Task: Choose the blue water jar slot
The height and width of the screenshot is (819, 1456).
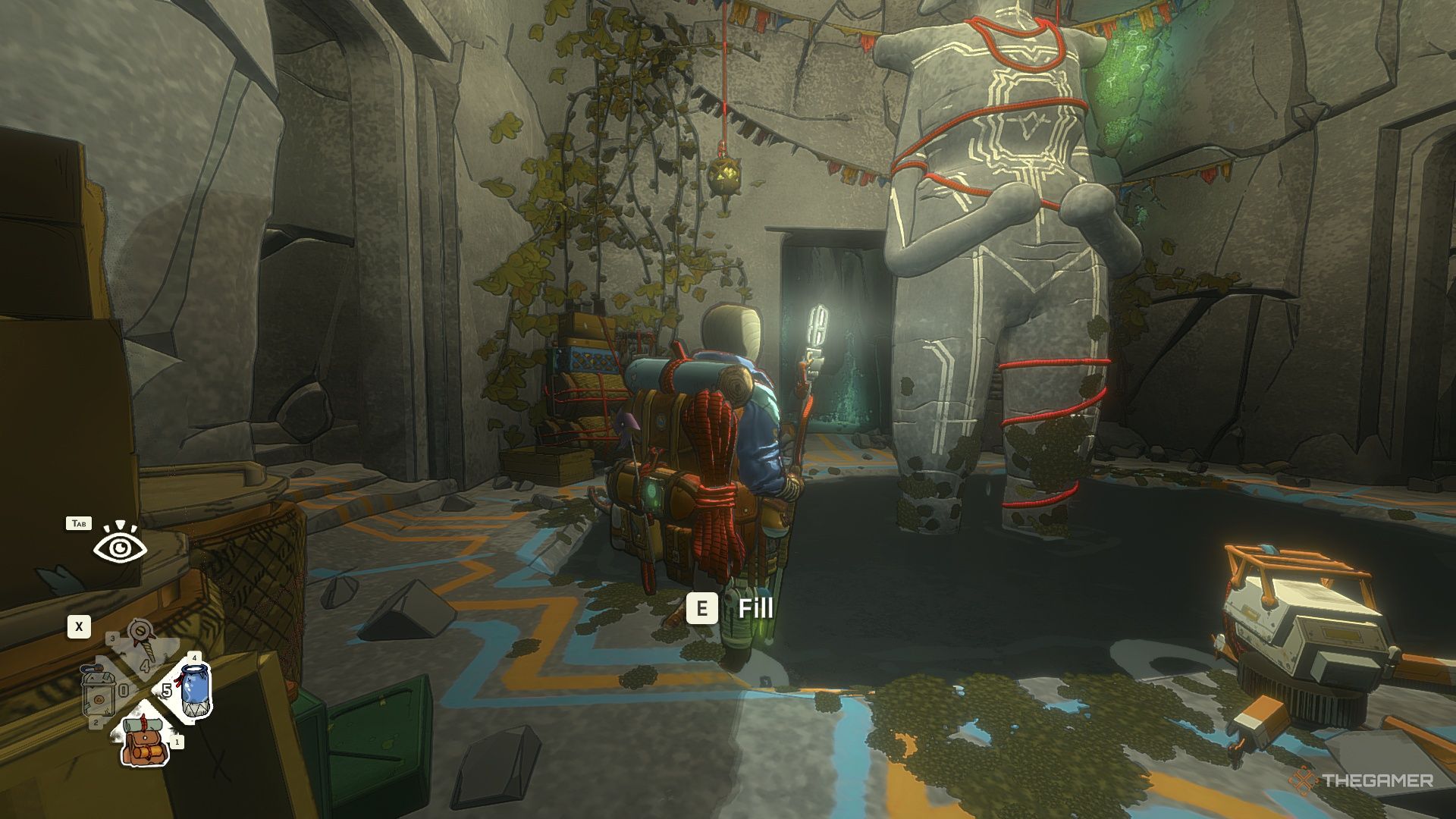Action: coord(196,689)
